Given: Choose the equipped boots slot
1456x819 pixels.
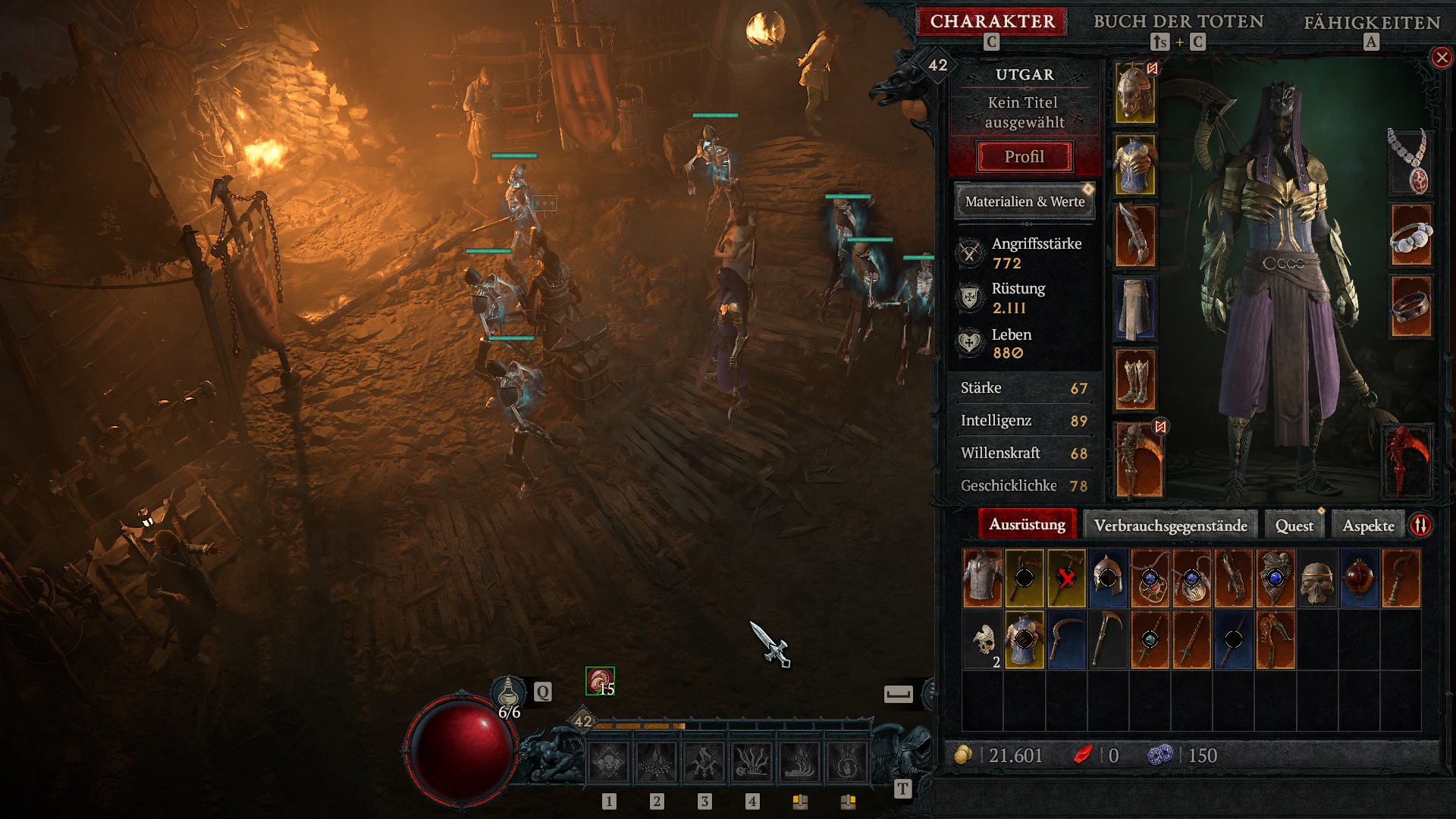Looking at the screenshot, I should tap(1134, 379).
